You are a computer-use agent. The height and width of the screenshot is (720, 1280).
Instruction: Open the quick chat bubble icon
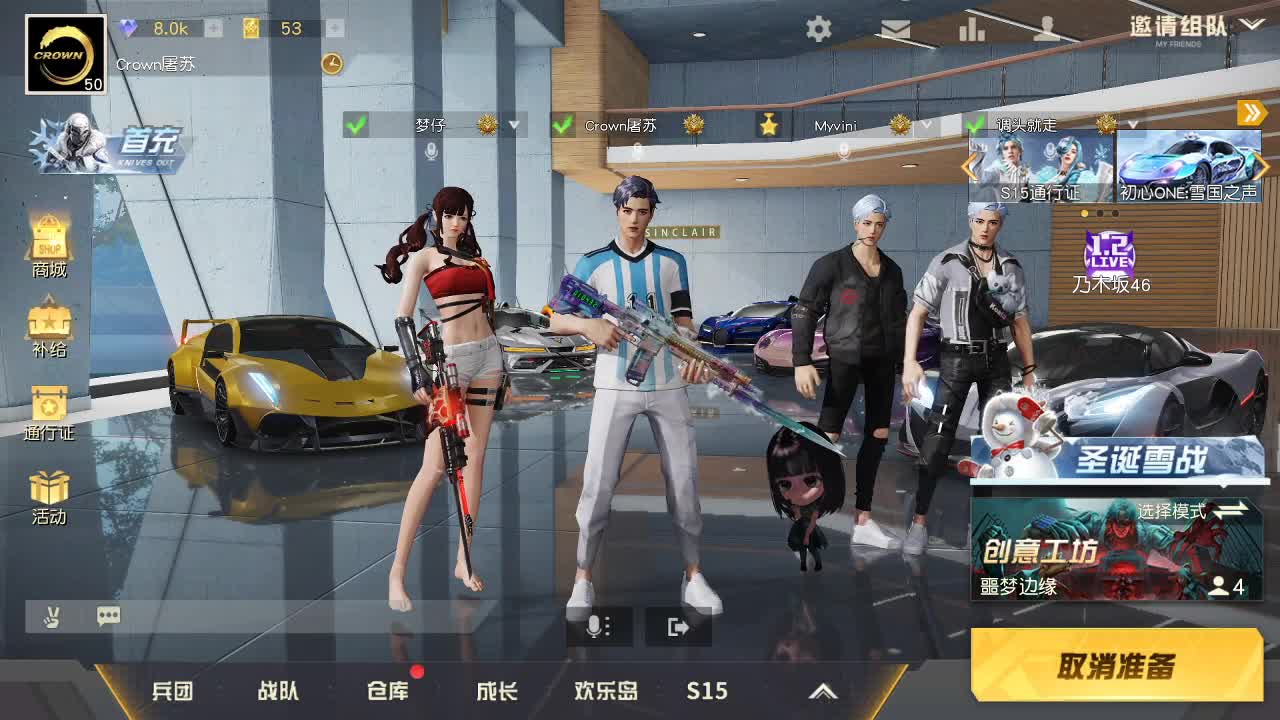tap(107, 617)
